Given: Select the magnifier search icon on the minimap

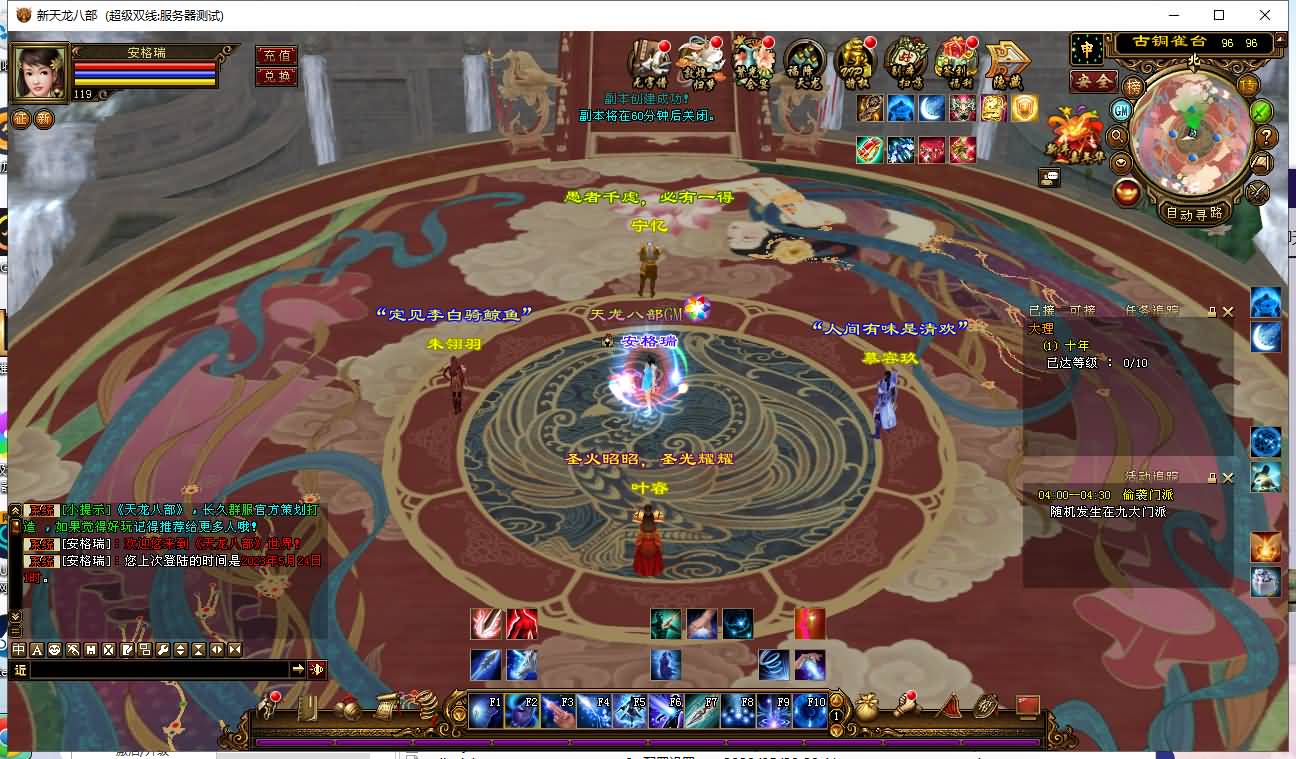Looking at the screenshot, I should (1117, 136).
